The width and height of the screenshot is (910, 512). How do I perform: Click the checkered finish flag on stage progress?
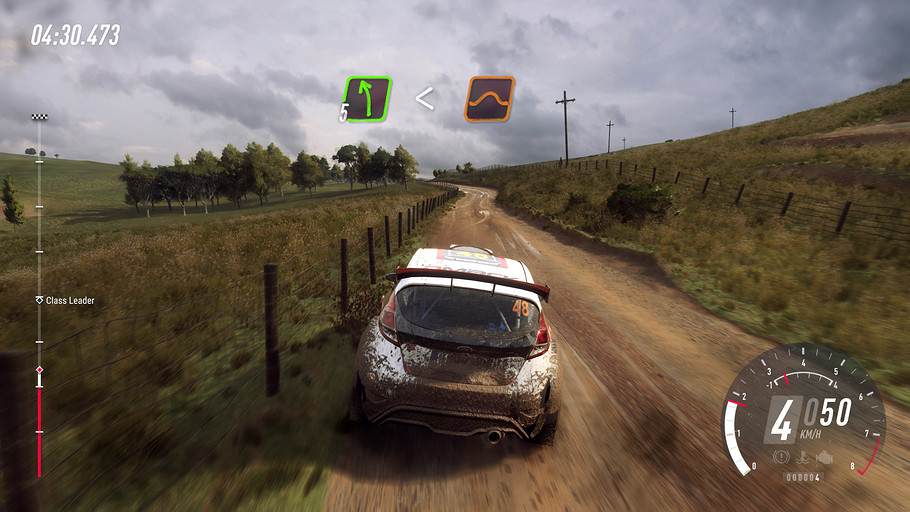[40, 117]
